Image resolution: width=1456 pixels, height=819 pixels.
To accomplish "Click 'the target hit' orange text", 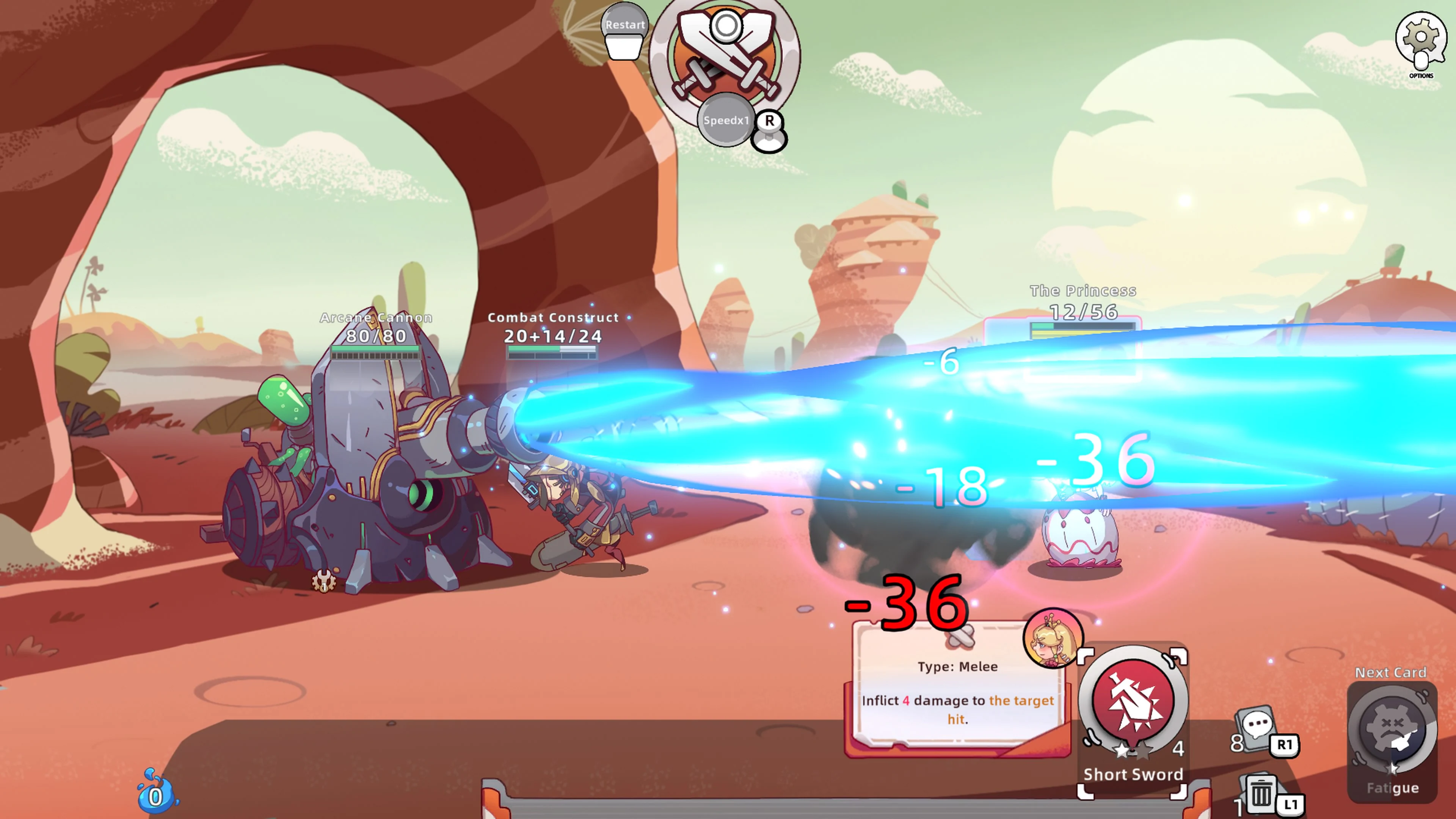I will 1021,701.
